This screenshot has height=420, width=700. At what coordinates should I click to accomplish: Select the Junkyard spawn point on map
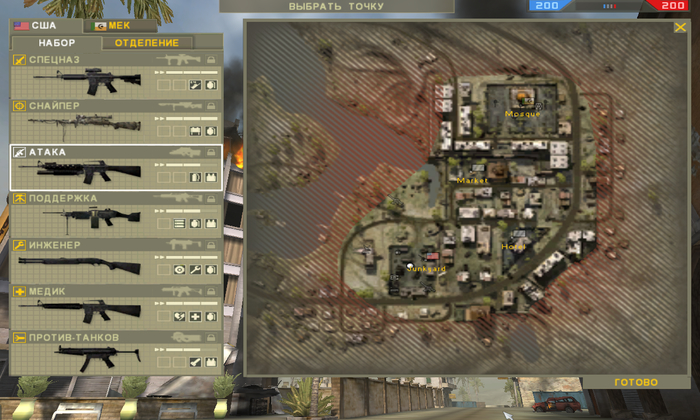(410, 265)
